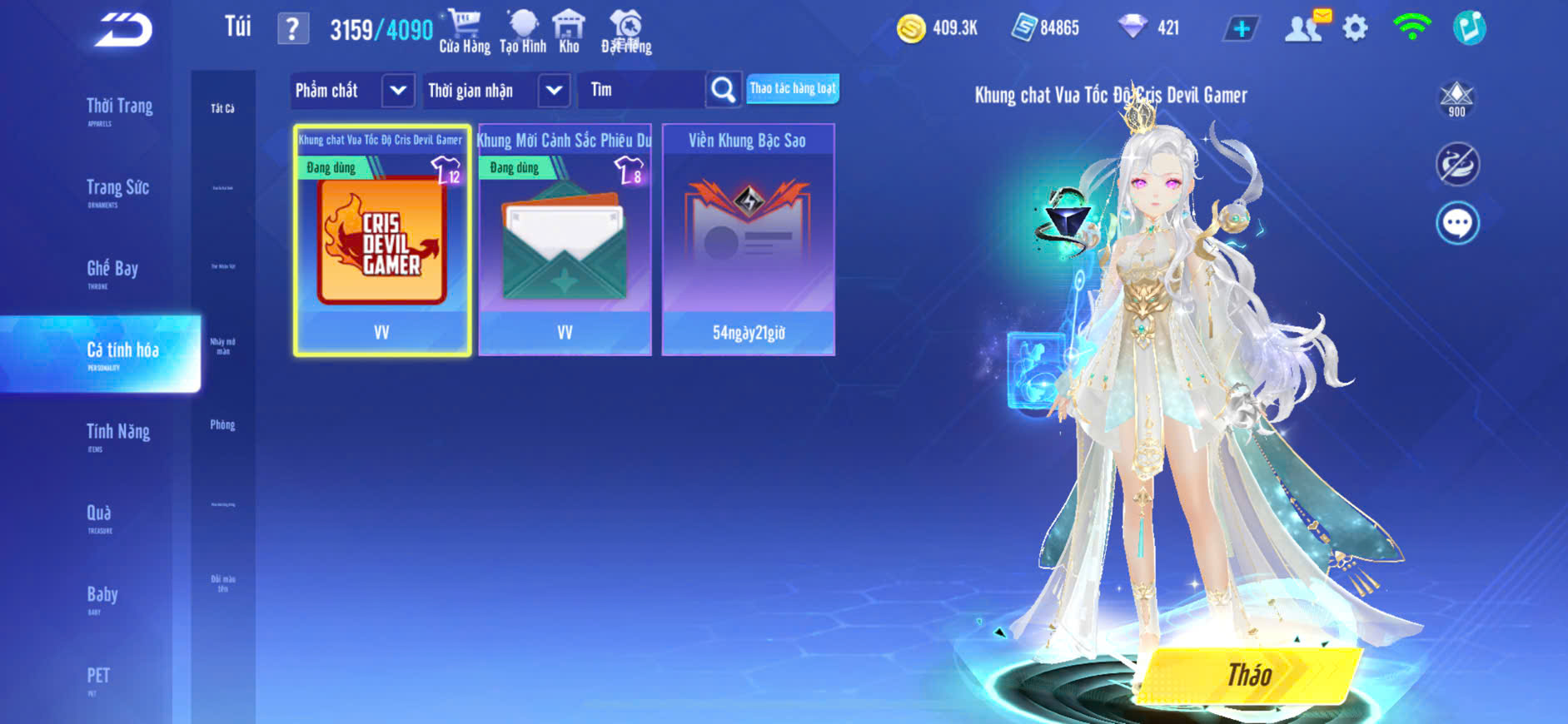Click the yellow Tháo remove button

coord(1249,674)
